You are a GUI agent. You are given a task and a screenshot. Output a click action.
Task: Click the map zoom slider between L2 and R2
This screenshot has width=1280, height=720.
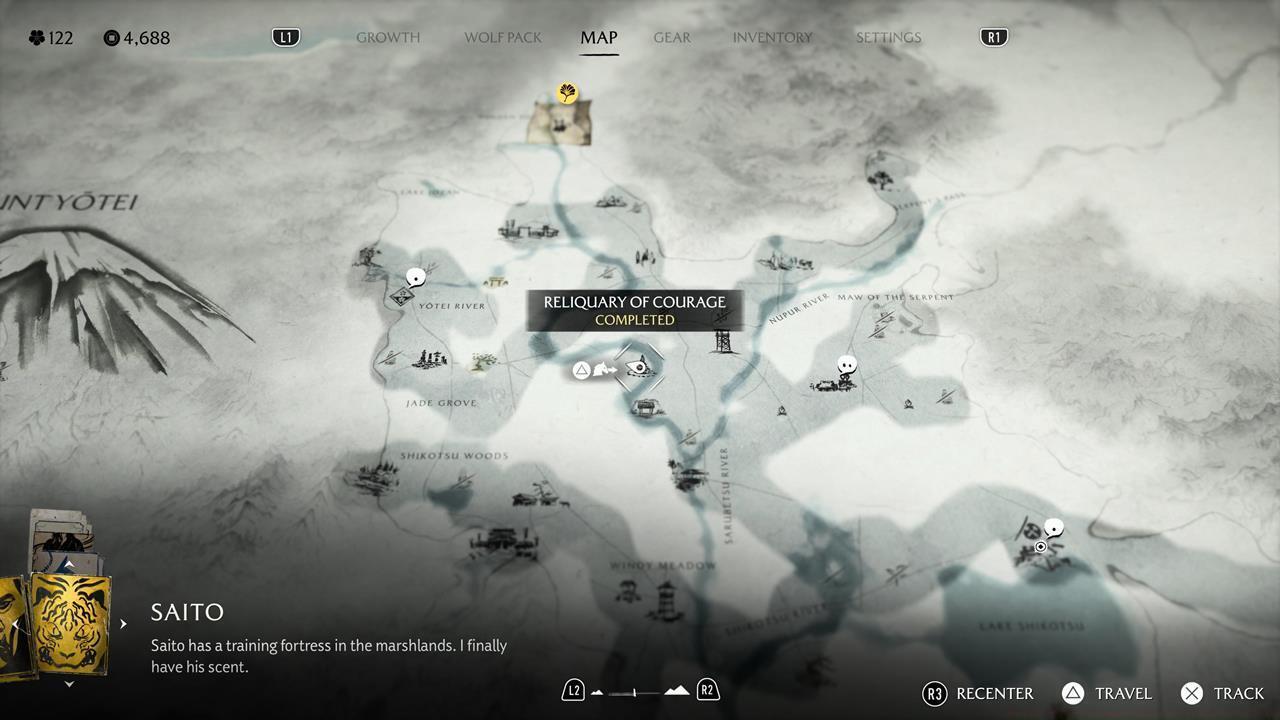[638, 690]
